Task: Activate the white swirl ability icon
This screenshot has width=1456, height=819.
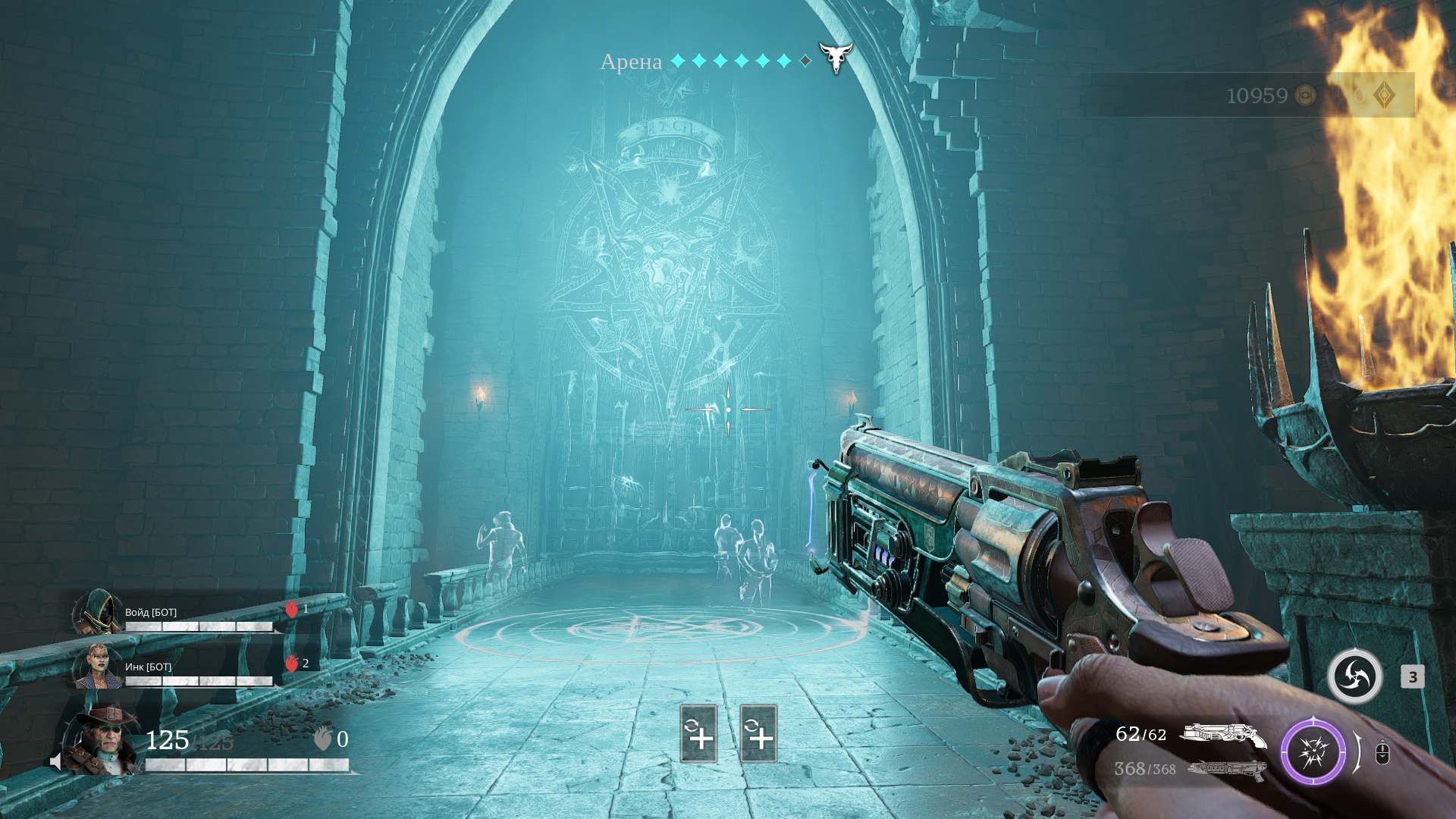Action: [x=1354, y=676]
